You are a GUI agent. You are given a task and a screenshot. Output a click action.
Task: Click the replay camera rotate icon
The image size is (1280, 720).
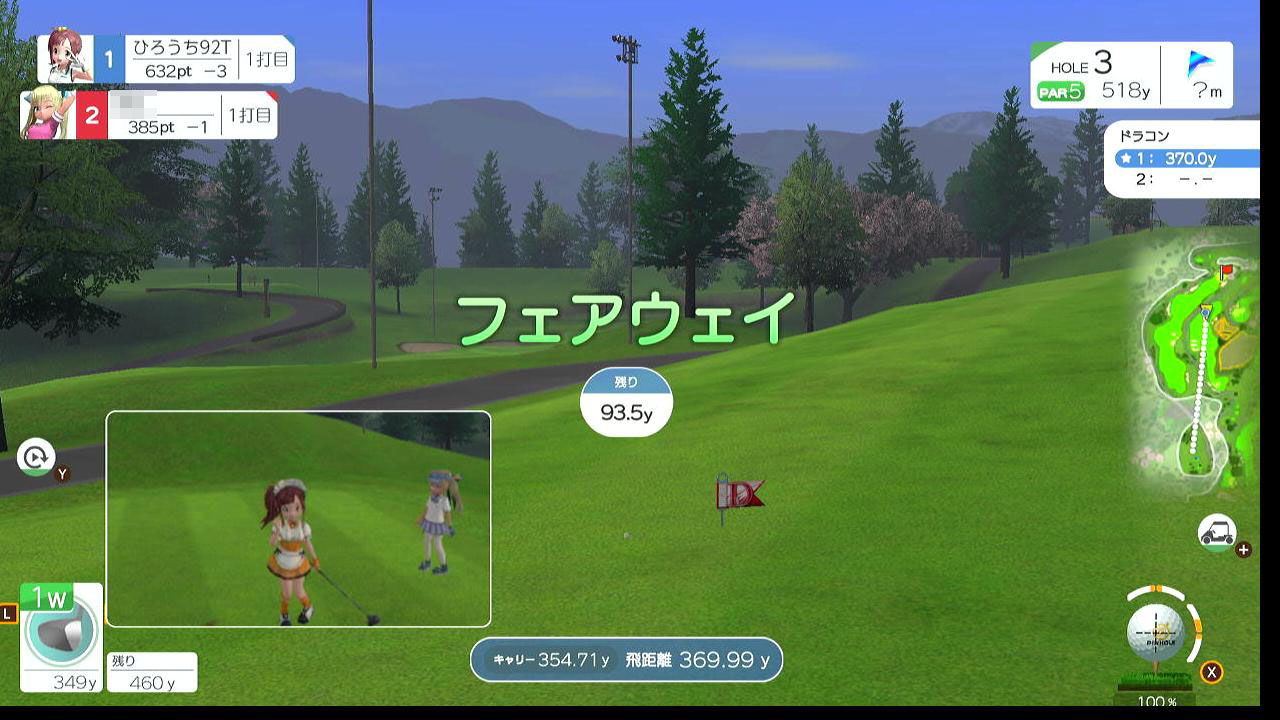[37, 458]
